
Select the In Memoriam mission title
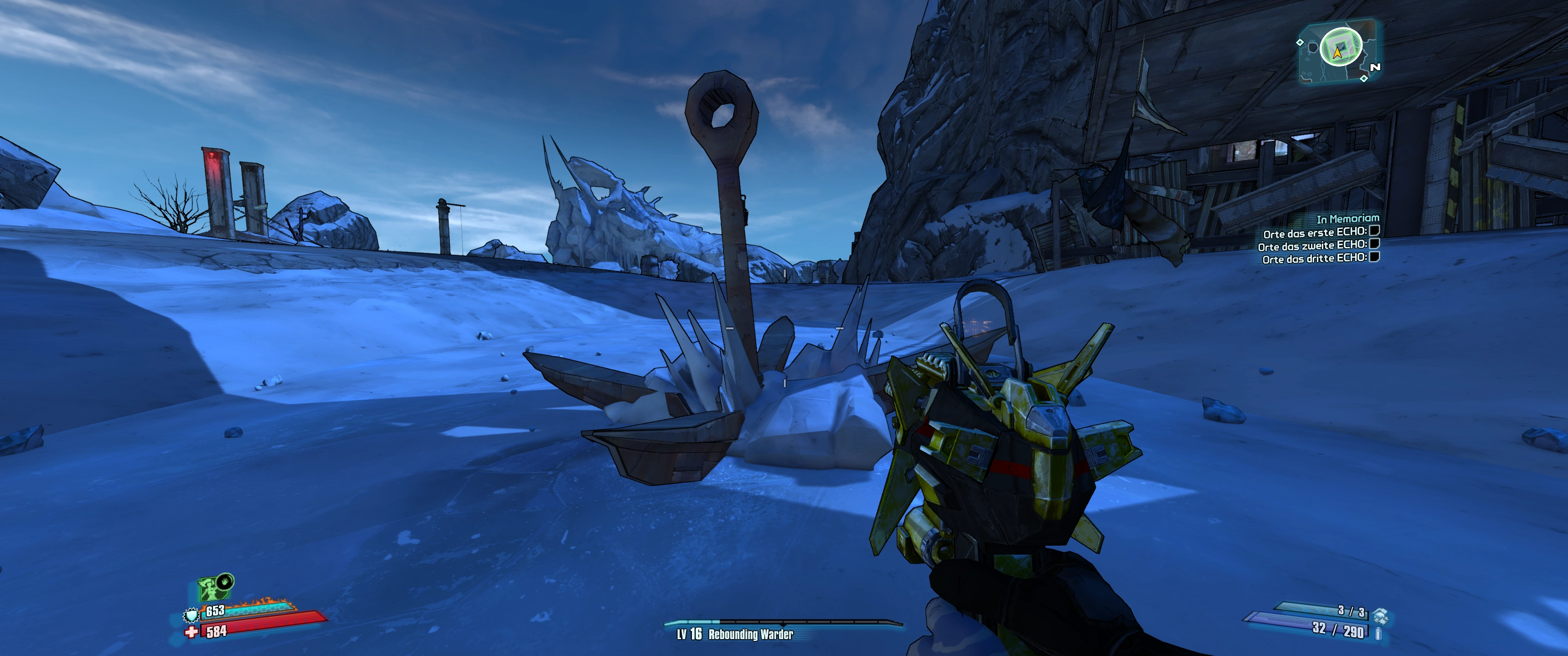click(1348, 219)
